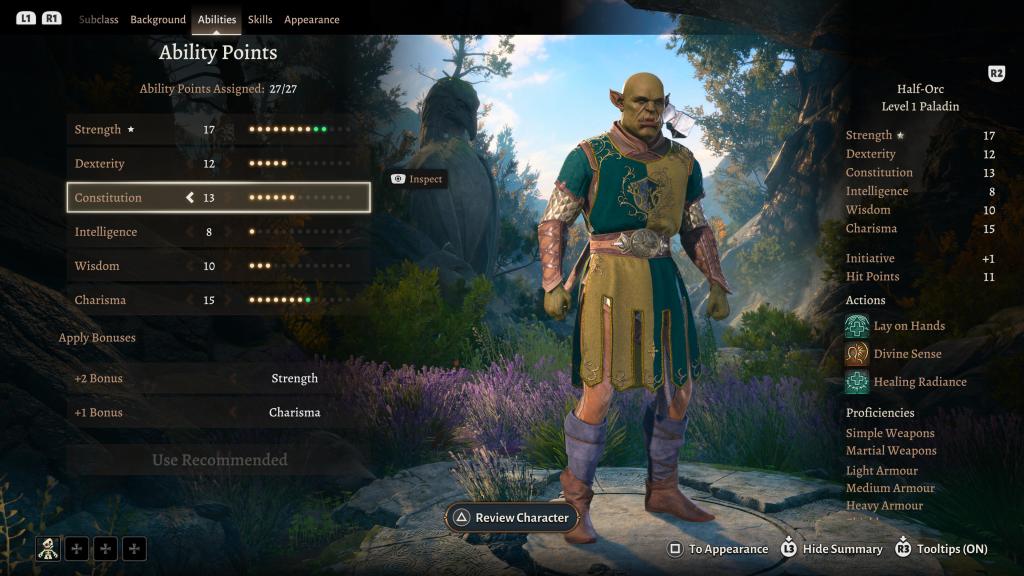
Task: Open the Background tab
Action: pos(158,20)
